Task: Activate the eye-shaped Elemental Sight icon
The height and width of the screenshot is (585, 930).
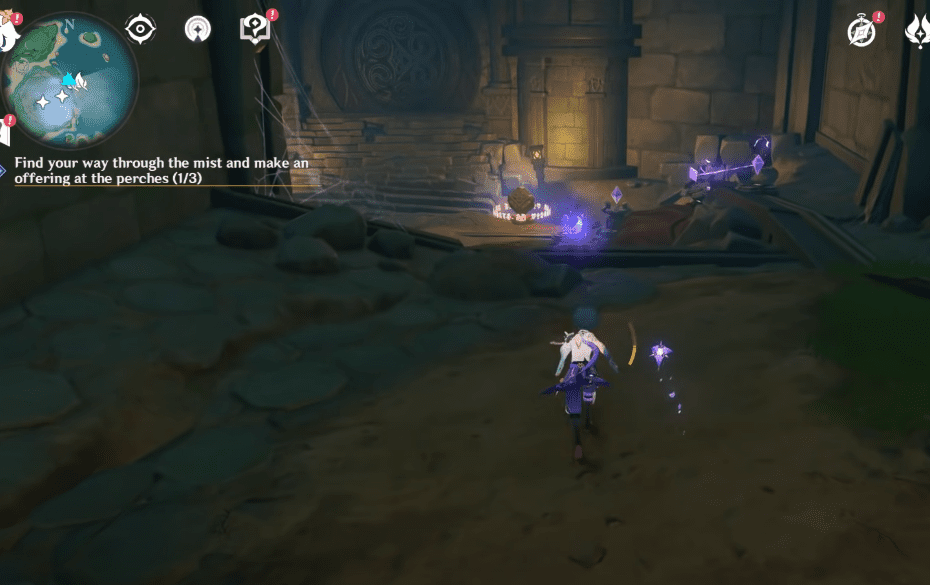Action: coord(139,29)
